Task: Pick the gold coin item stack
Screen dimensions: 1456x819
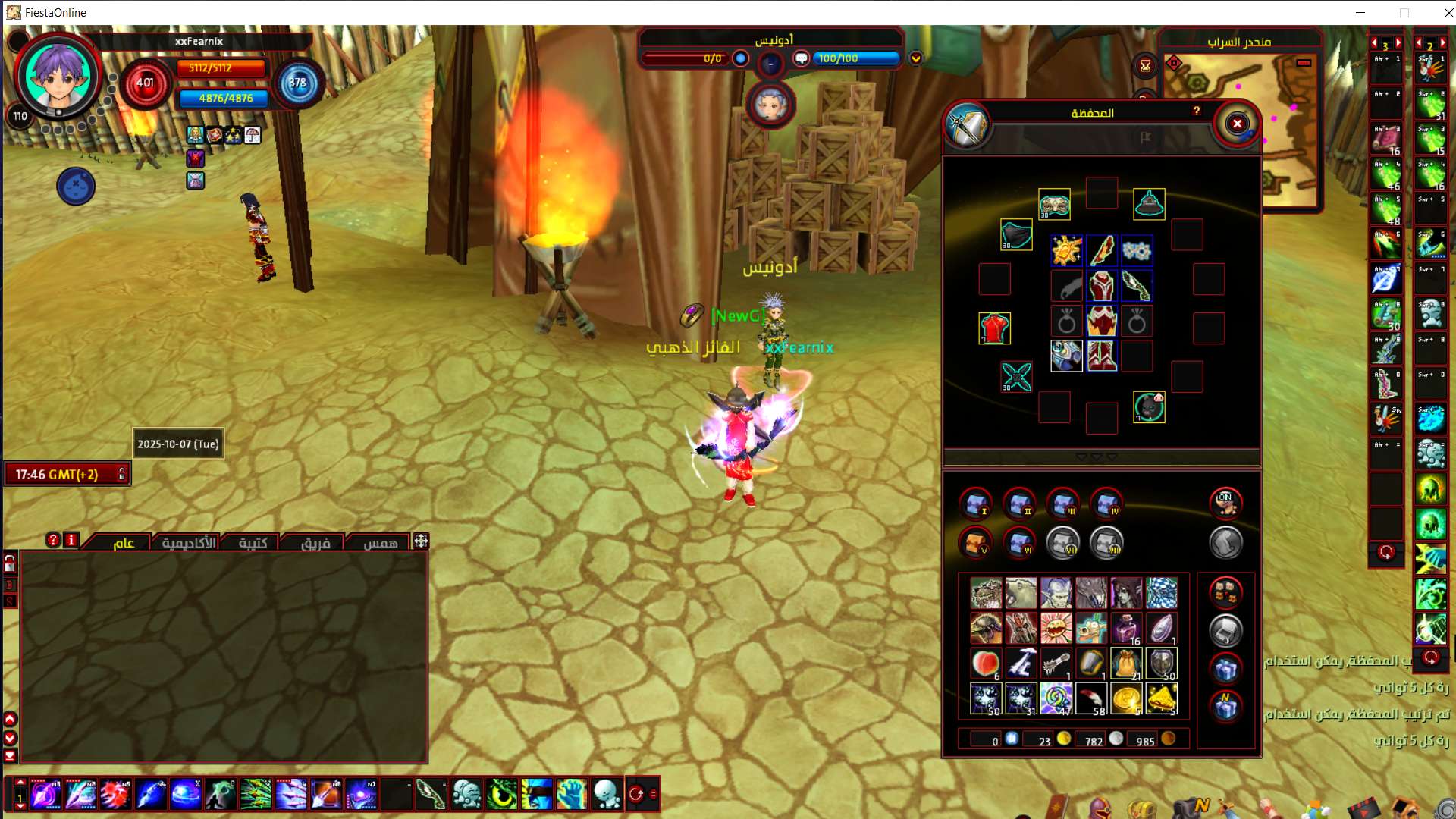Action: click(x=1126, y=698)
